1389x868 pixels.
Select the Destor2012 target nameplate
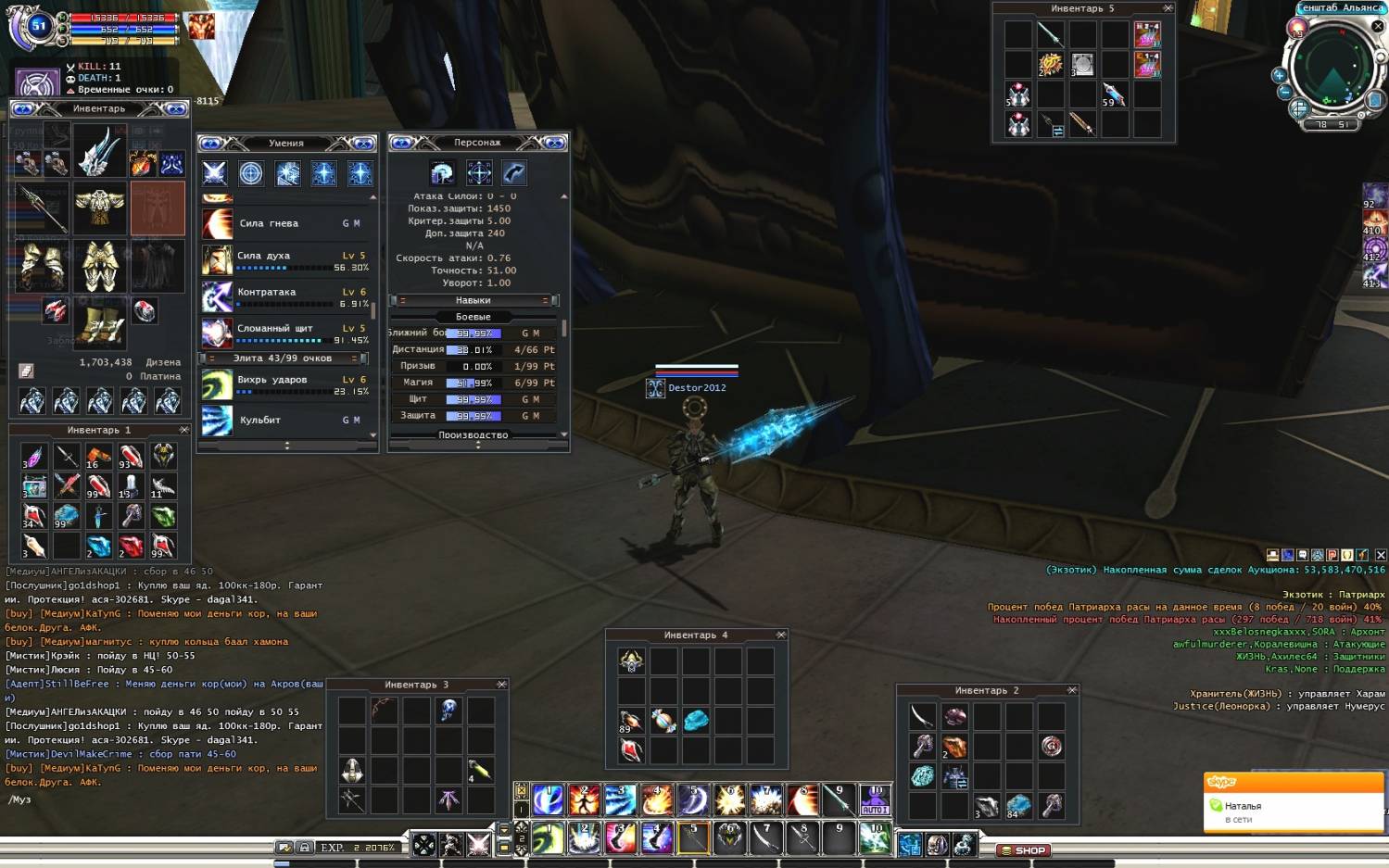tap(696, 388)
